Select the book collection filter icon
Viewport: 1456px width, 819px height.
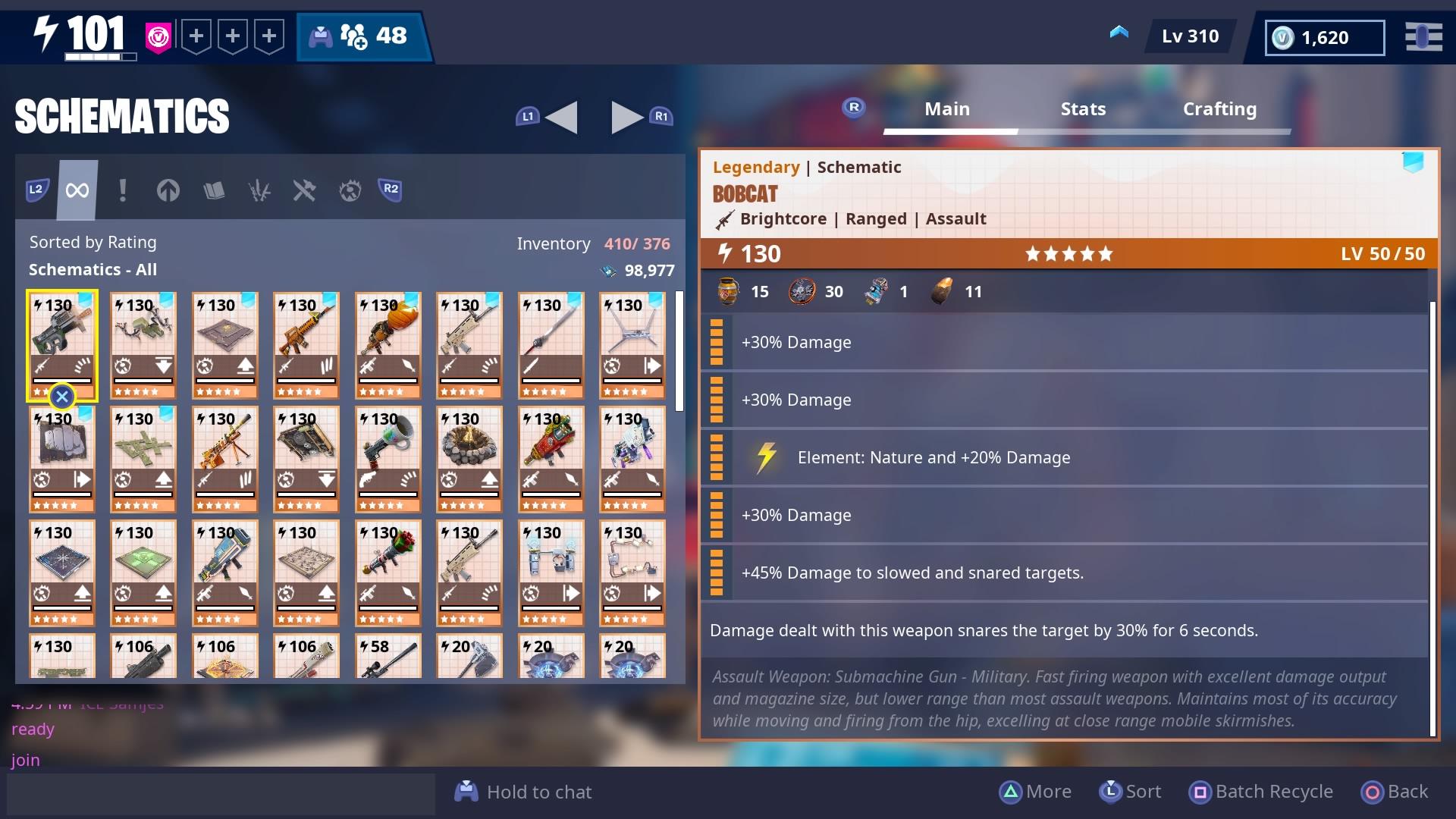pyautogui.click(x=215, y=190)
